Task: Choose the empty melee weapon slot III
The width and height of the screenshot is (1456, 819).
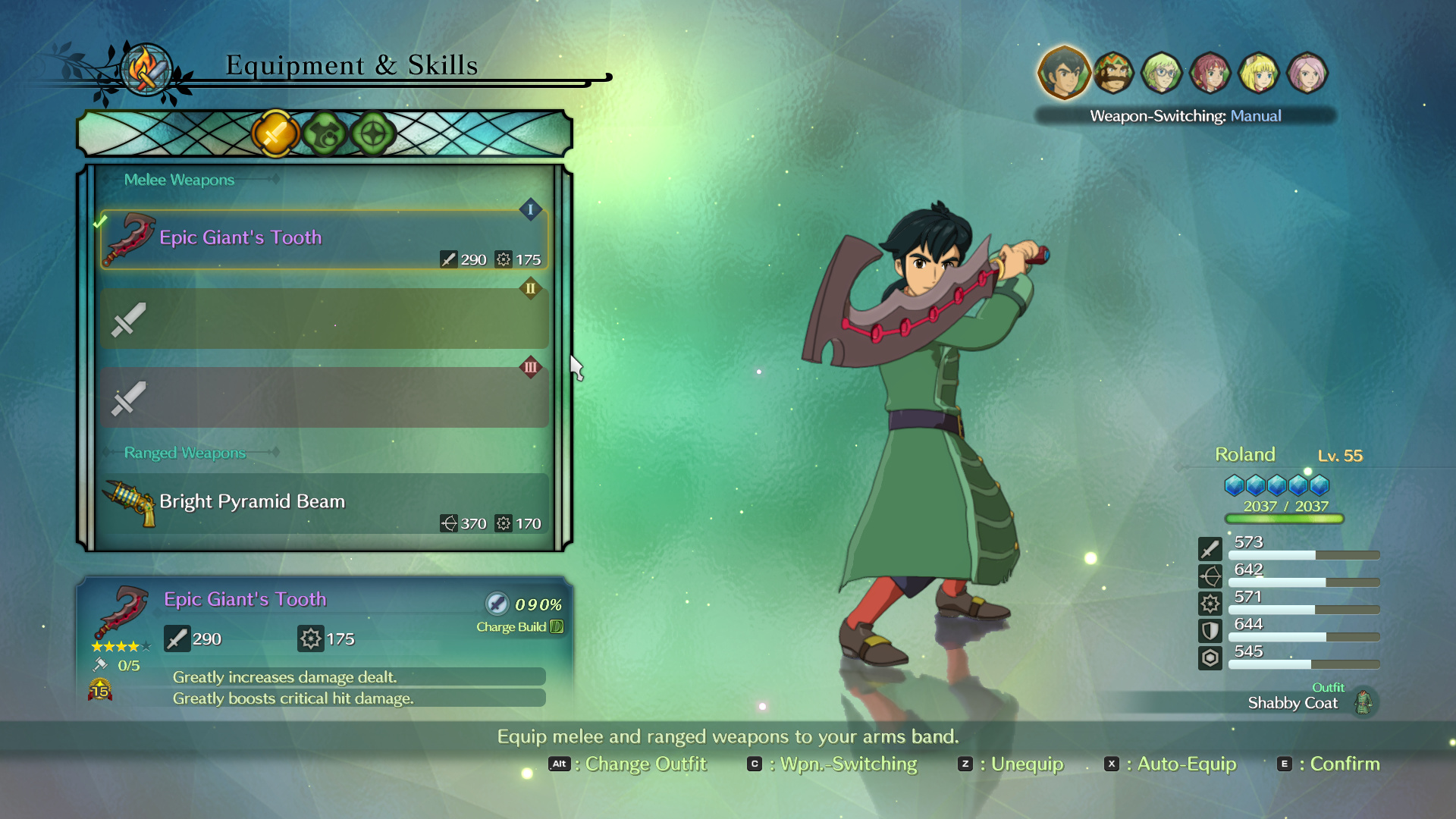Action: click(324, 398)
